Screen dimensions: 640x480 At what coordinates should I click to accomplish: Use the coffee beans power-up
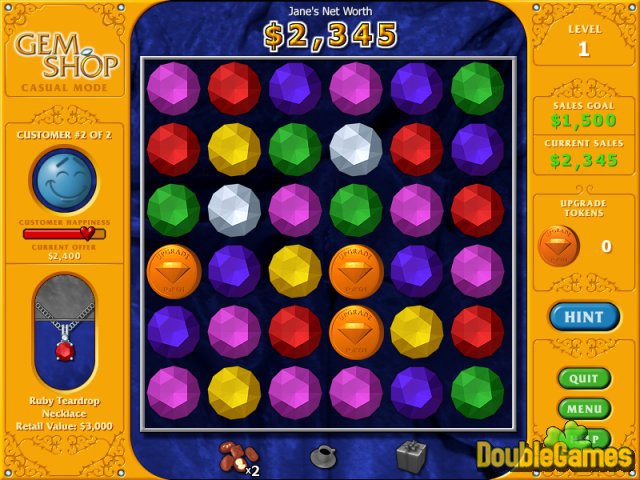click(236, 456)
